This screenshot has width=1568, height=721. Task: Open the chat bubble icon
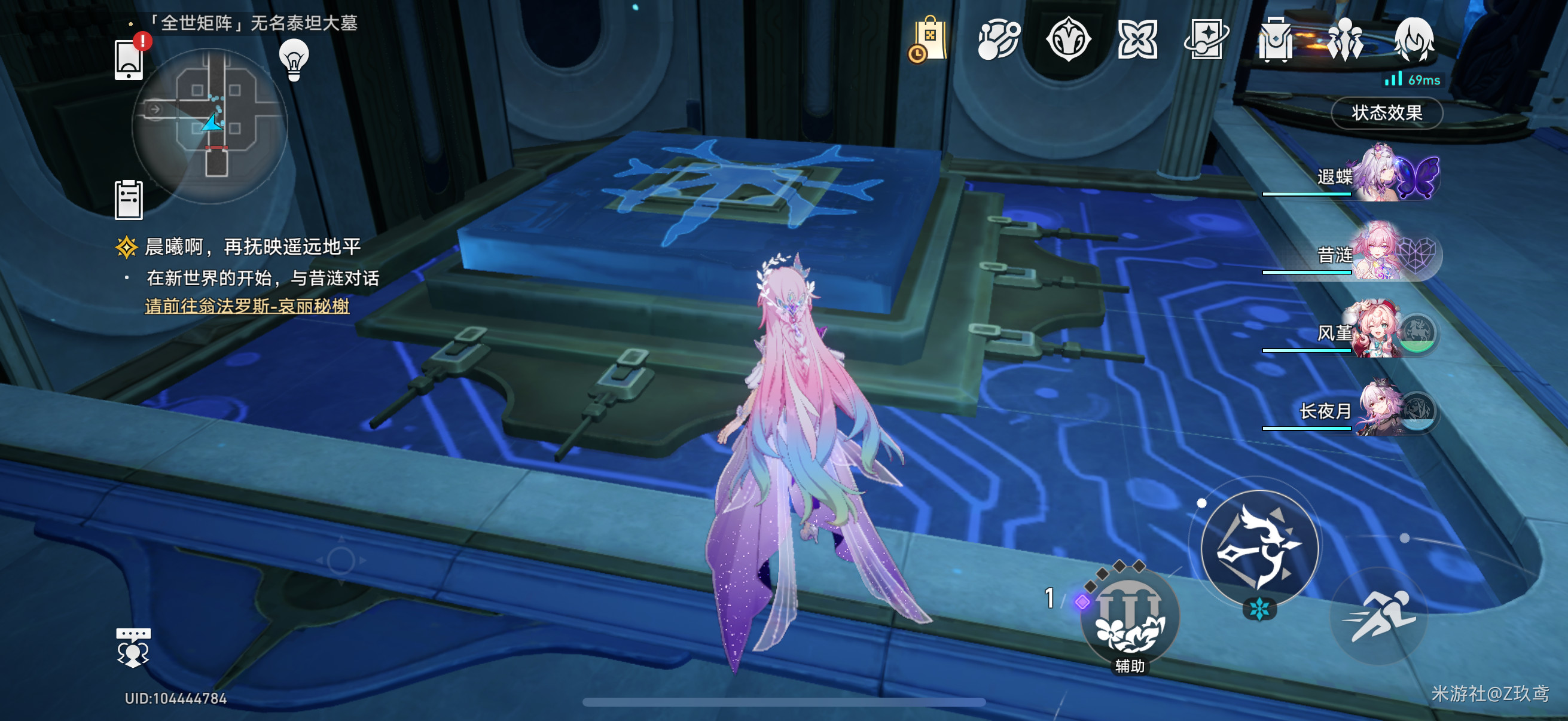click(x=133, y=647)
